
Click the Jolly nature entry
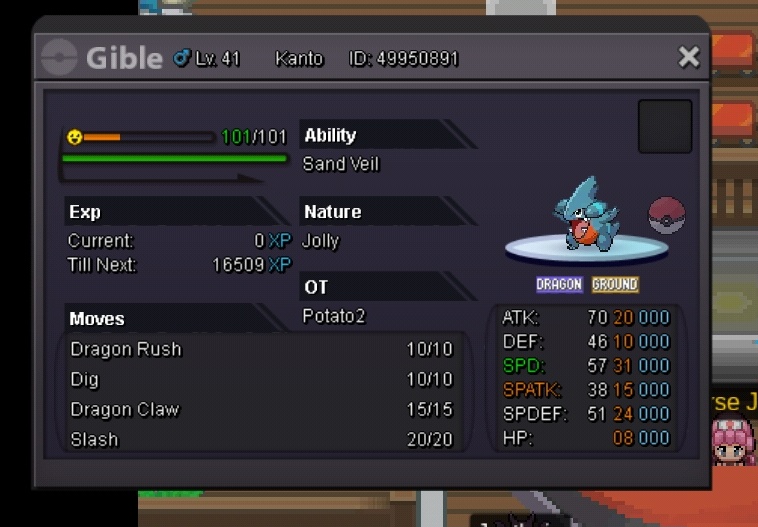[321, 241]
